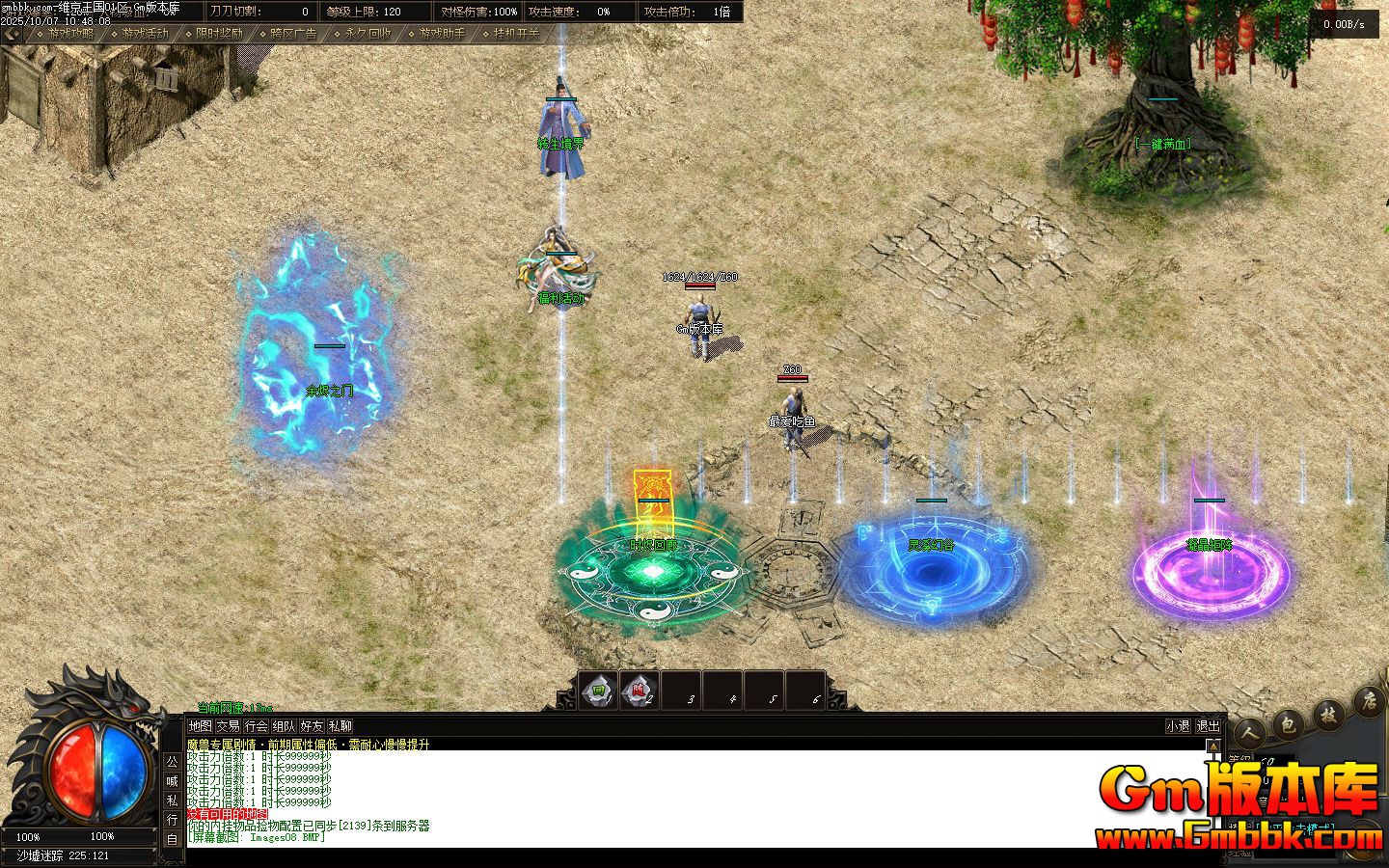Open the 好友 friends list
This screenshot has width=1389, height=868.
coord(312,726)
